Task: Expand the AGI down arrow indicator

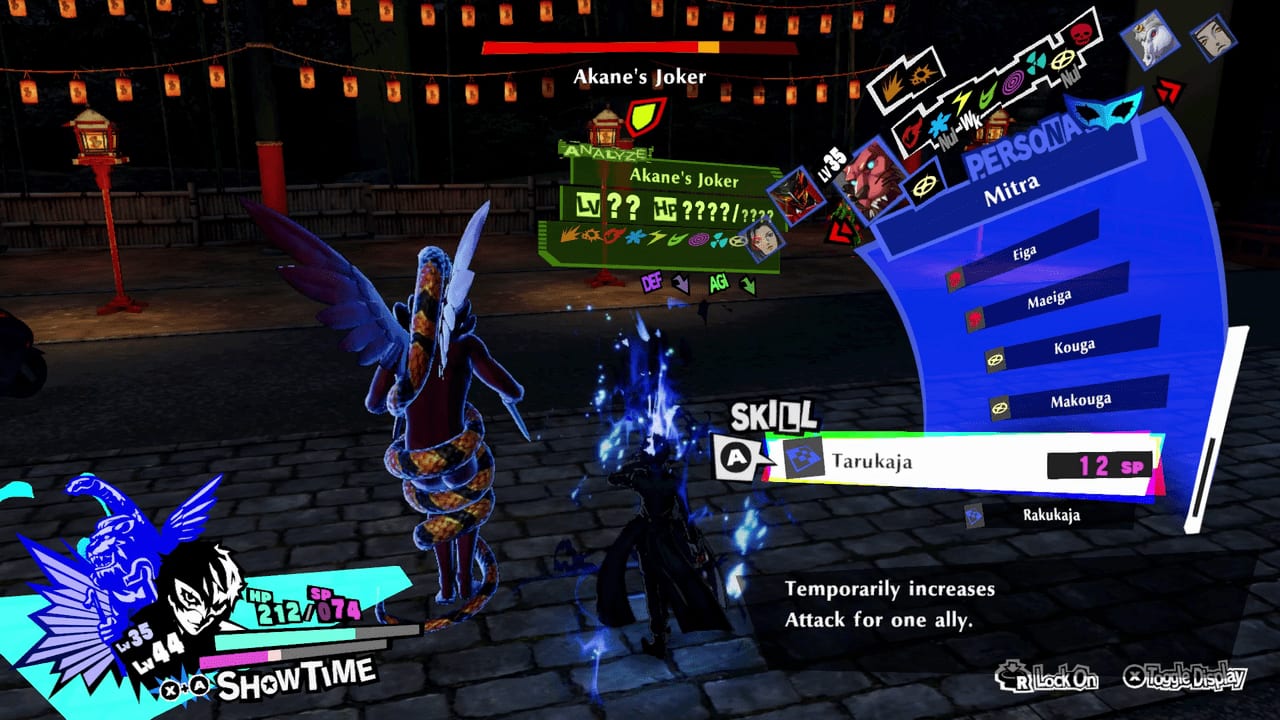Action: click(747, 284)
